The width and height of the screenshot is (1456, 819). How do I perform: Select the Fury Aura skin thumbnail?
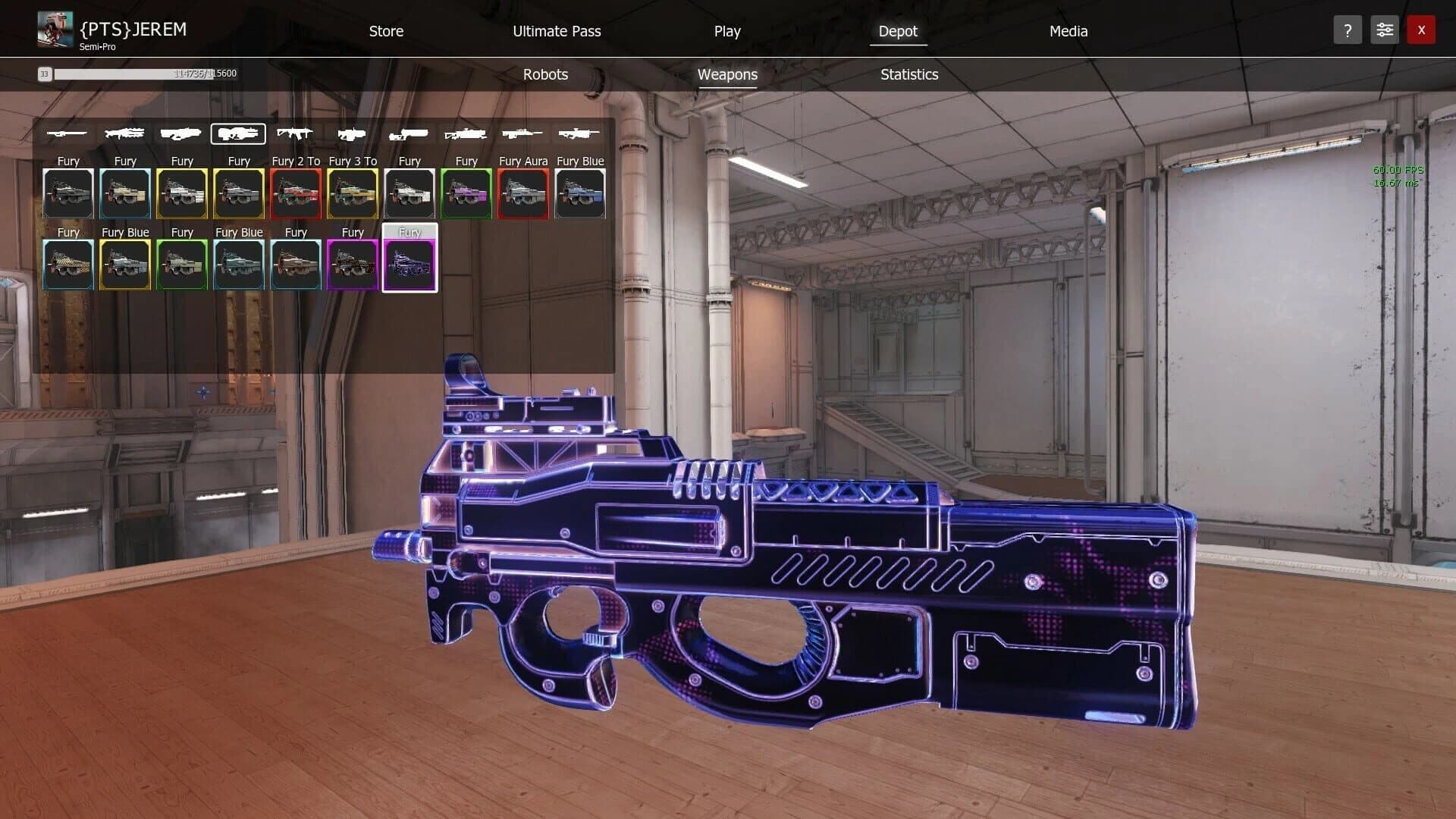click(523, 193)
